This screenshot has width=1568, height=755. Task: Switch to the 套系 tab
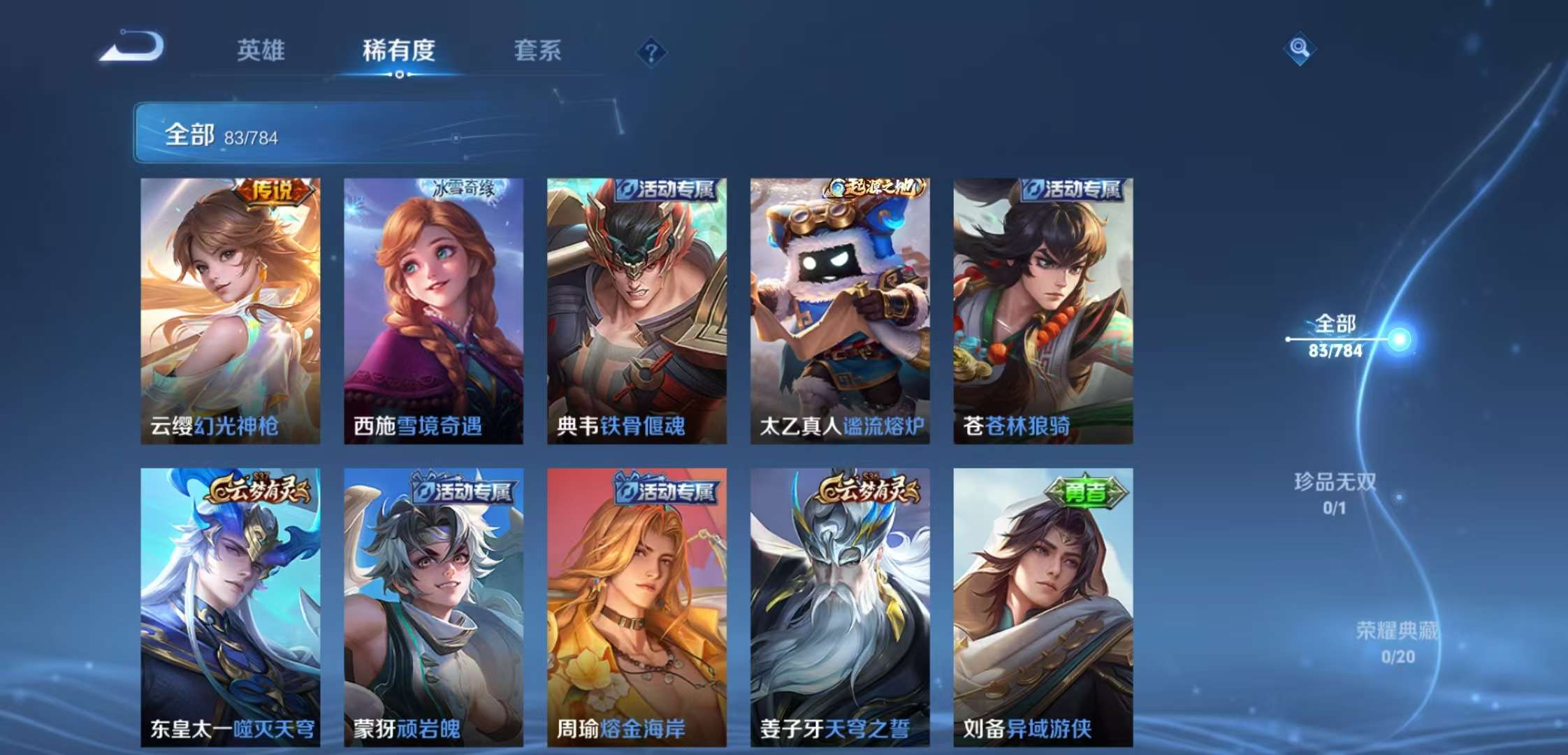(539, 52)
